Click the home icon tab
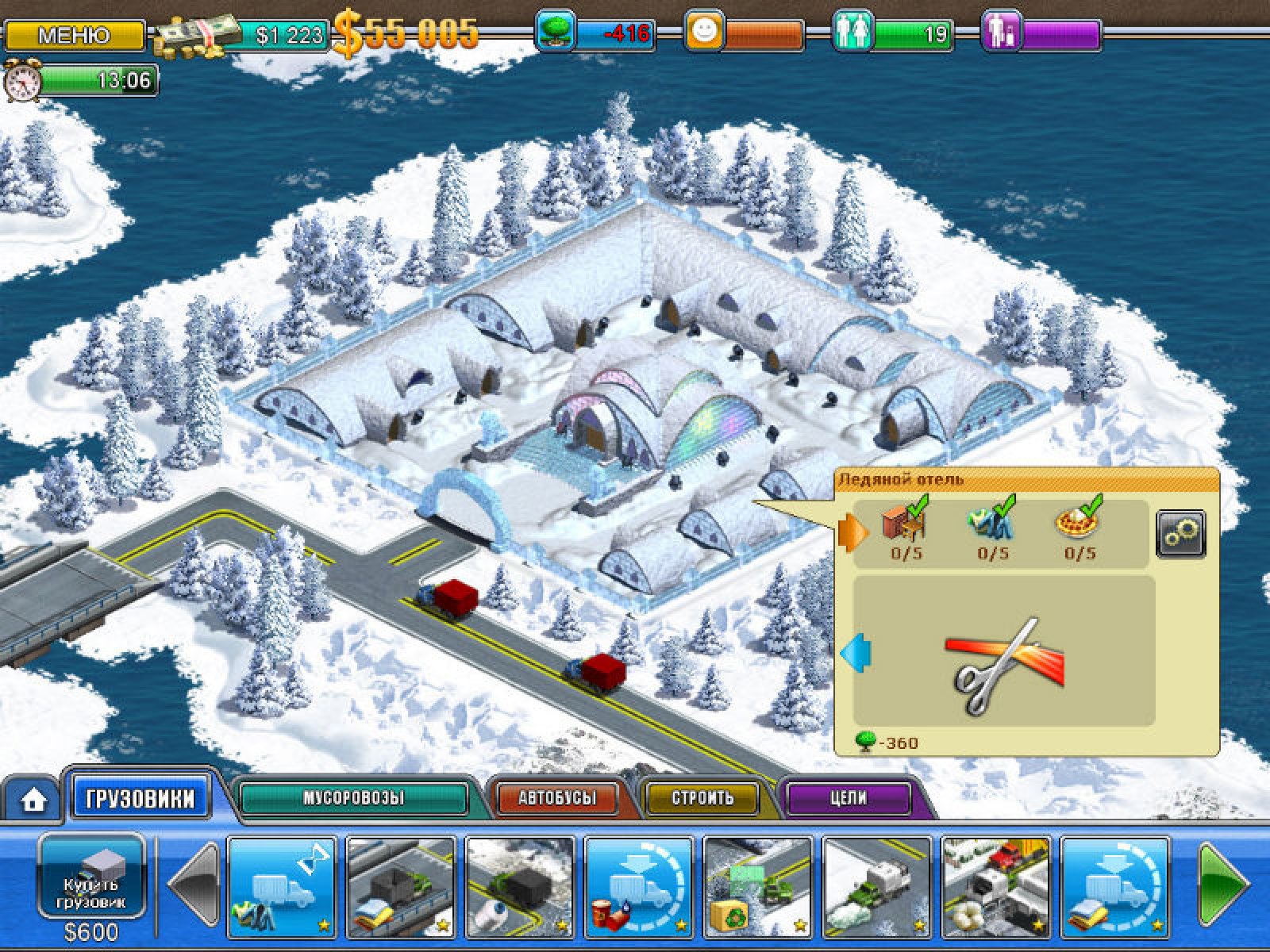The image size is (1270, 952). point(33,800)
